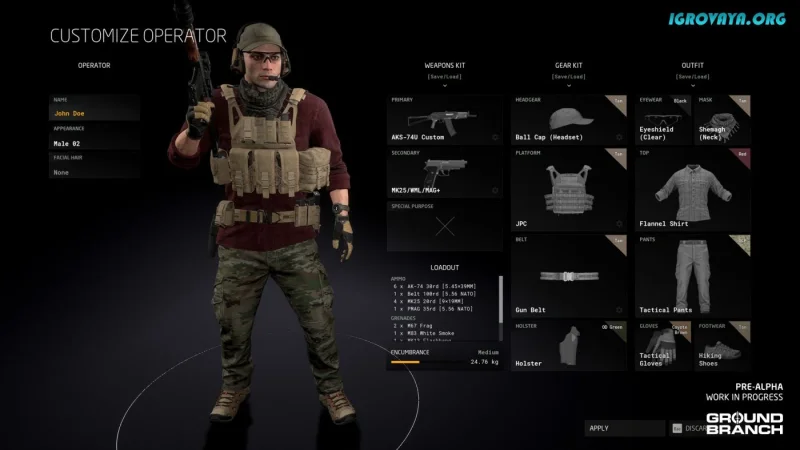Click the operator name field John Doe
Viewport: 800px width, 450px height.
tap(95, 114)
